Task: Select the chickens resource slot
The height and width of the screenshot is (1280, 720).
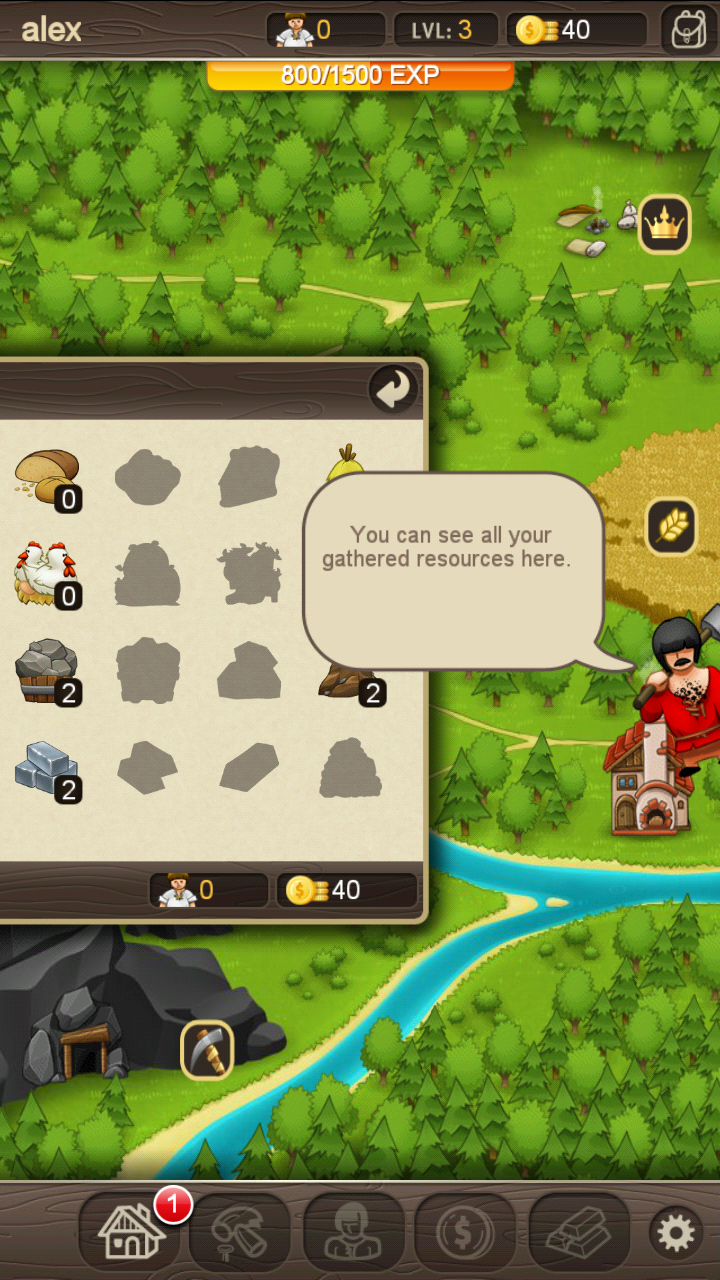Action: point(48,575)
